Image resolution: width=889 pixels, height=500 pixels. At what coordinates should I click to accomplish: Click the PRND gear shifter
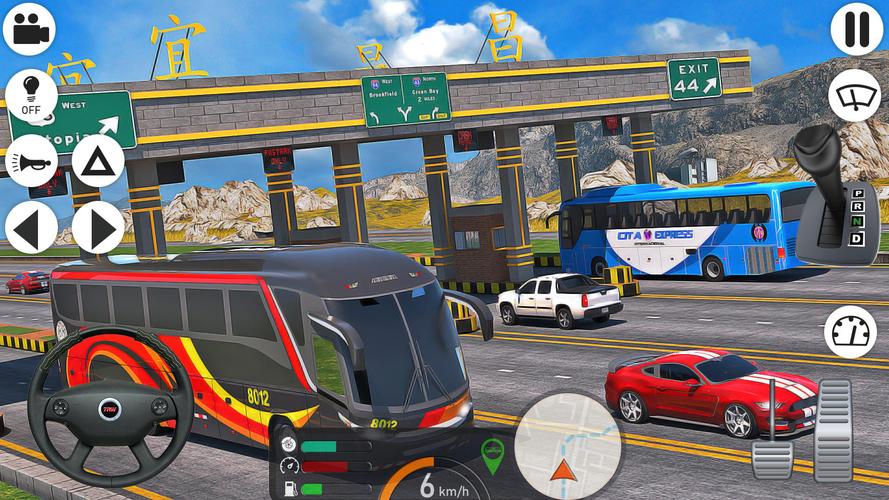coord(836,195)
